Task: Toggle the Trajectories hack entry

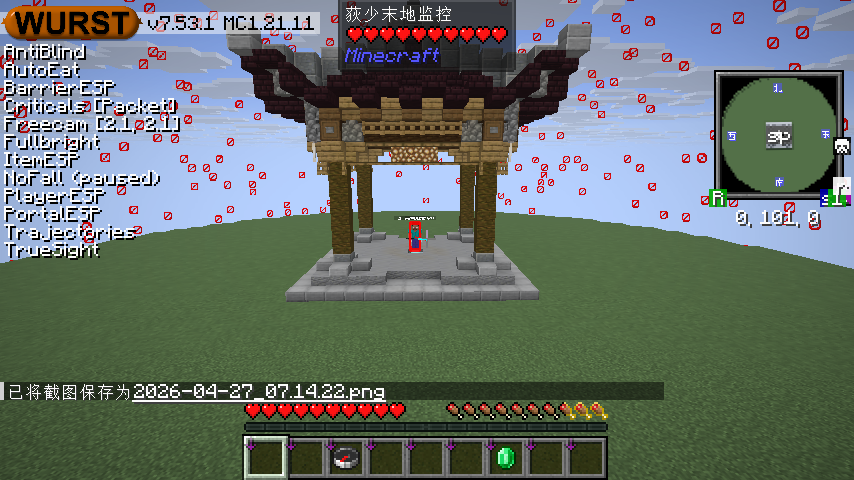Action: coord(68,232)
